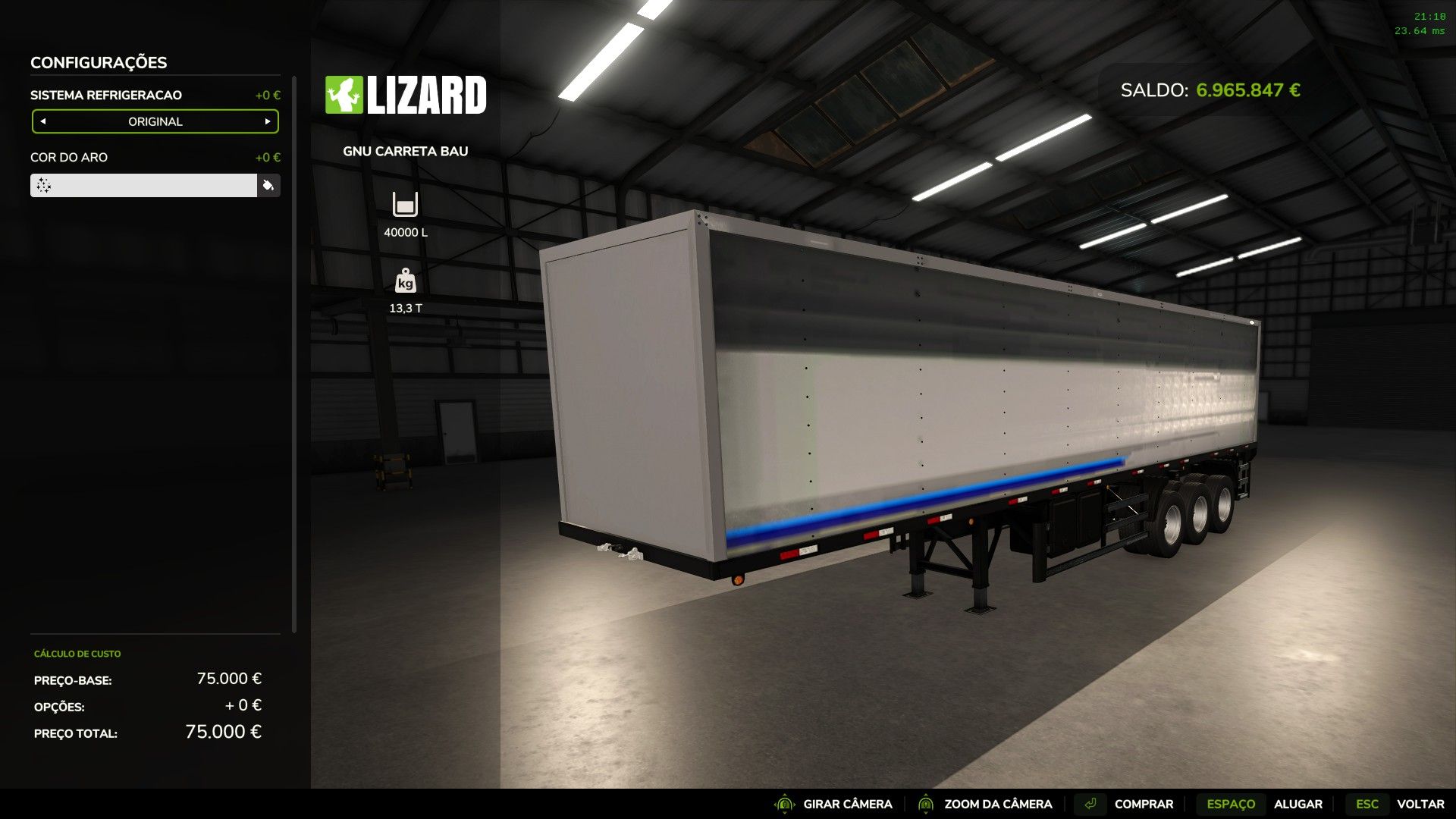Screen dimensions: 1456x819
Task: Open the Cor do Aro color picker
Action: pos(143,186)
